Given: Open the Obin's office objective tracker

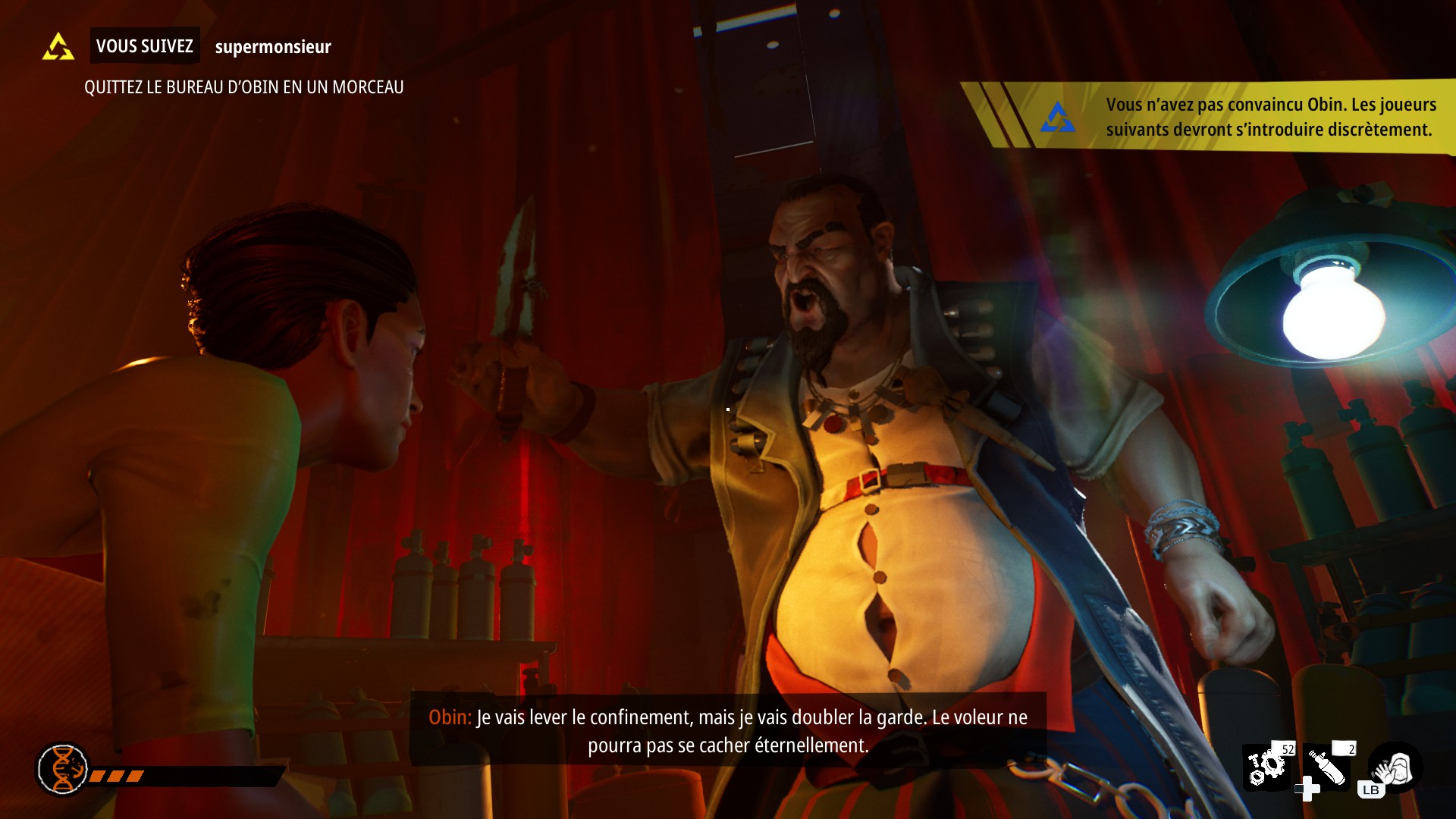Looking at the screenshot, I should 243,87.
